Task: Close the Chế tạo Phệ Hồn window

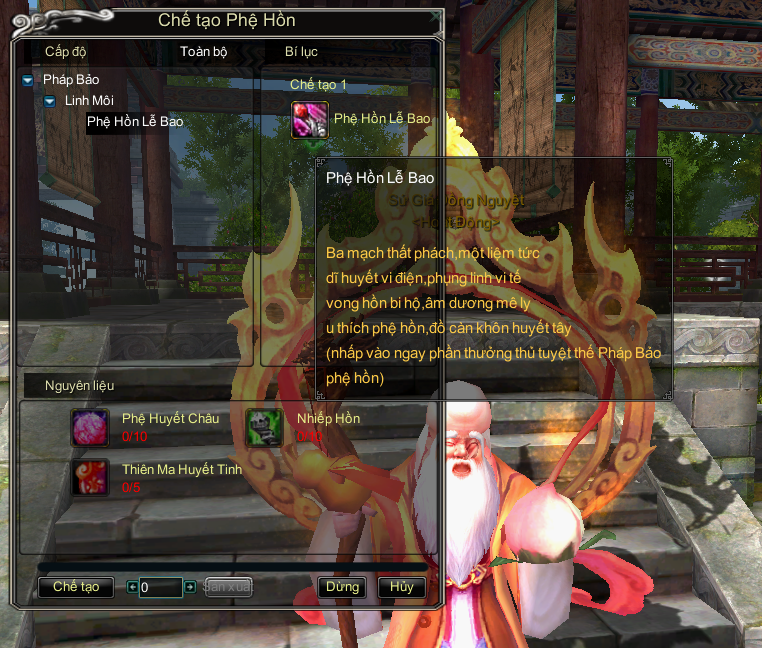Action: (433, 17)
